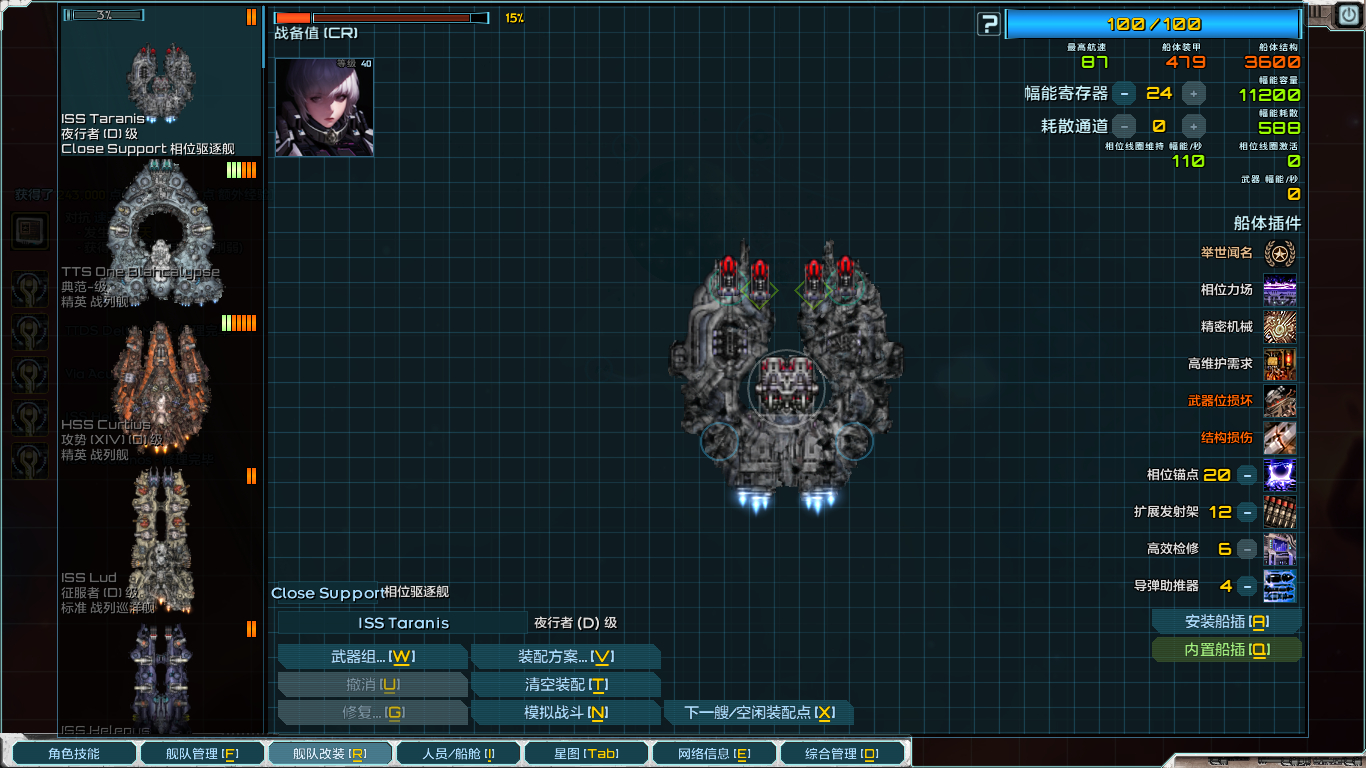Click the 高效检修 hull mod icon
The height and width of the screenshot is (768, 1366).
tap(1280, 548)
